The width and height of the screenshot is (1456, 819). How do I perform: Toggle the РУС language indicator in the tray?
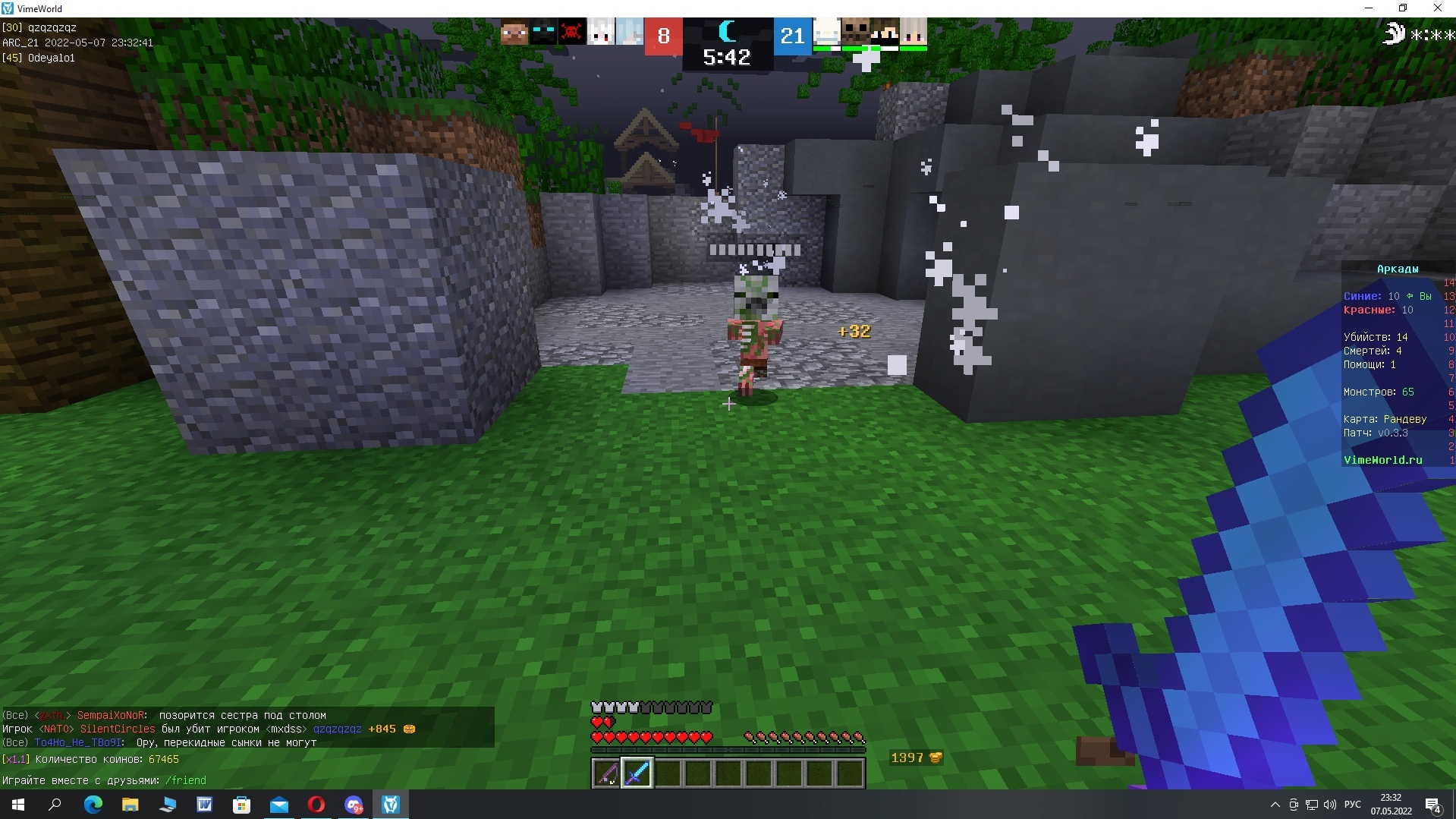pyautogui.click(x=1353, y=805)
